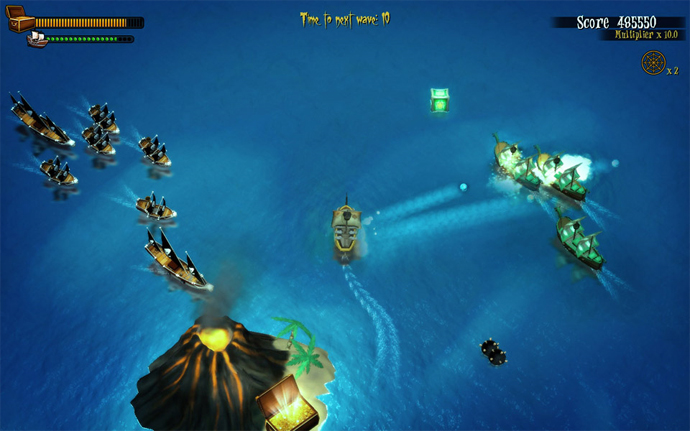Viewport: 690px width, 431px height.
Task: Click the treasure chest HUD icon
Action: 21,22
